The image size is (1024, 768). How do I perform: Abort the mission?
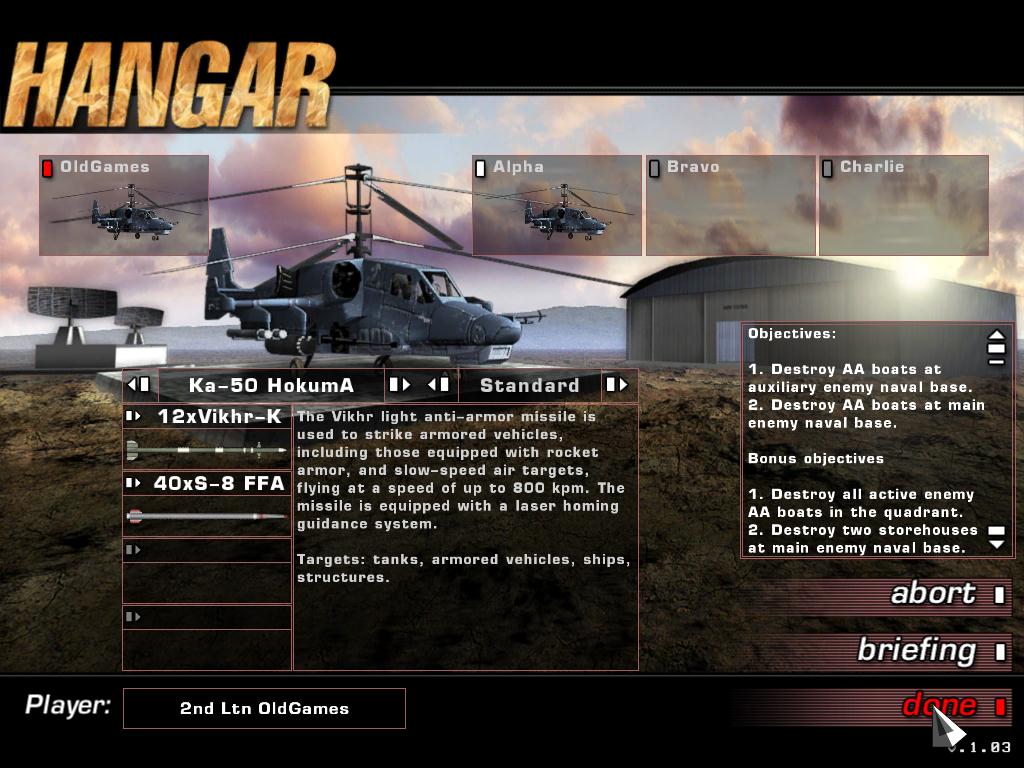pos(933,594)
